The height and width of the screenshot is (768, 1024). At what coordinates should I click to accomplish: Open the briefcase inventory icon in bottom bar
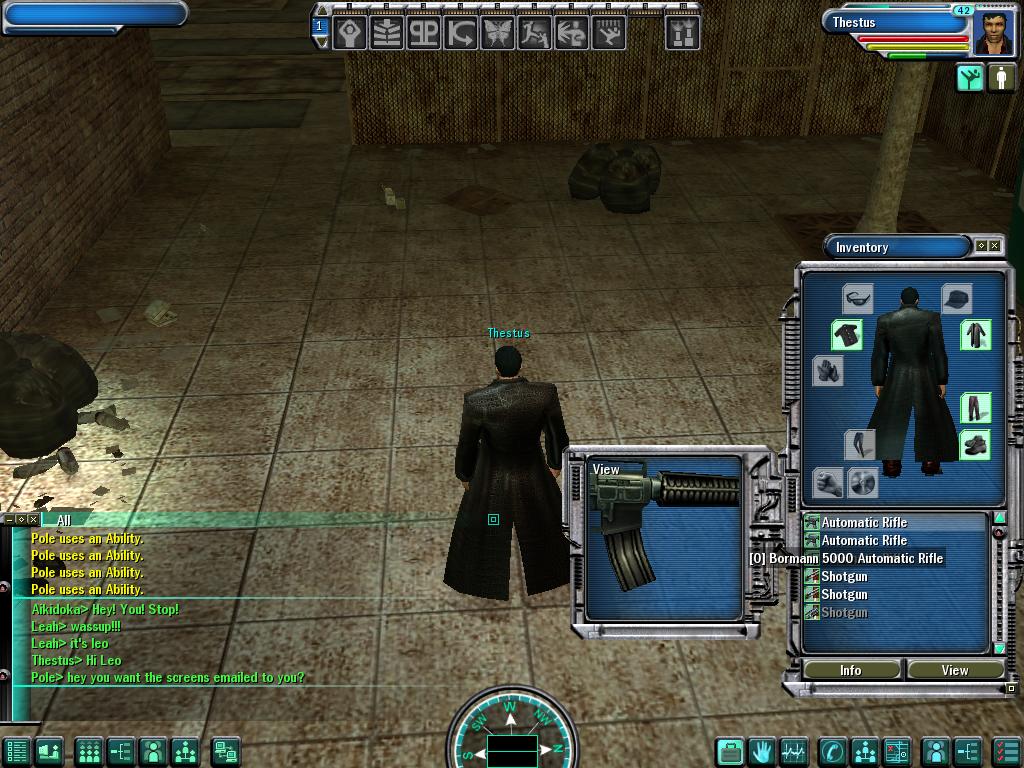click(731, 750)
